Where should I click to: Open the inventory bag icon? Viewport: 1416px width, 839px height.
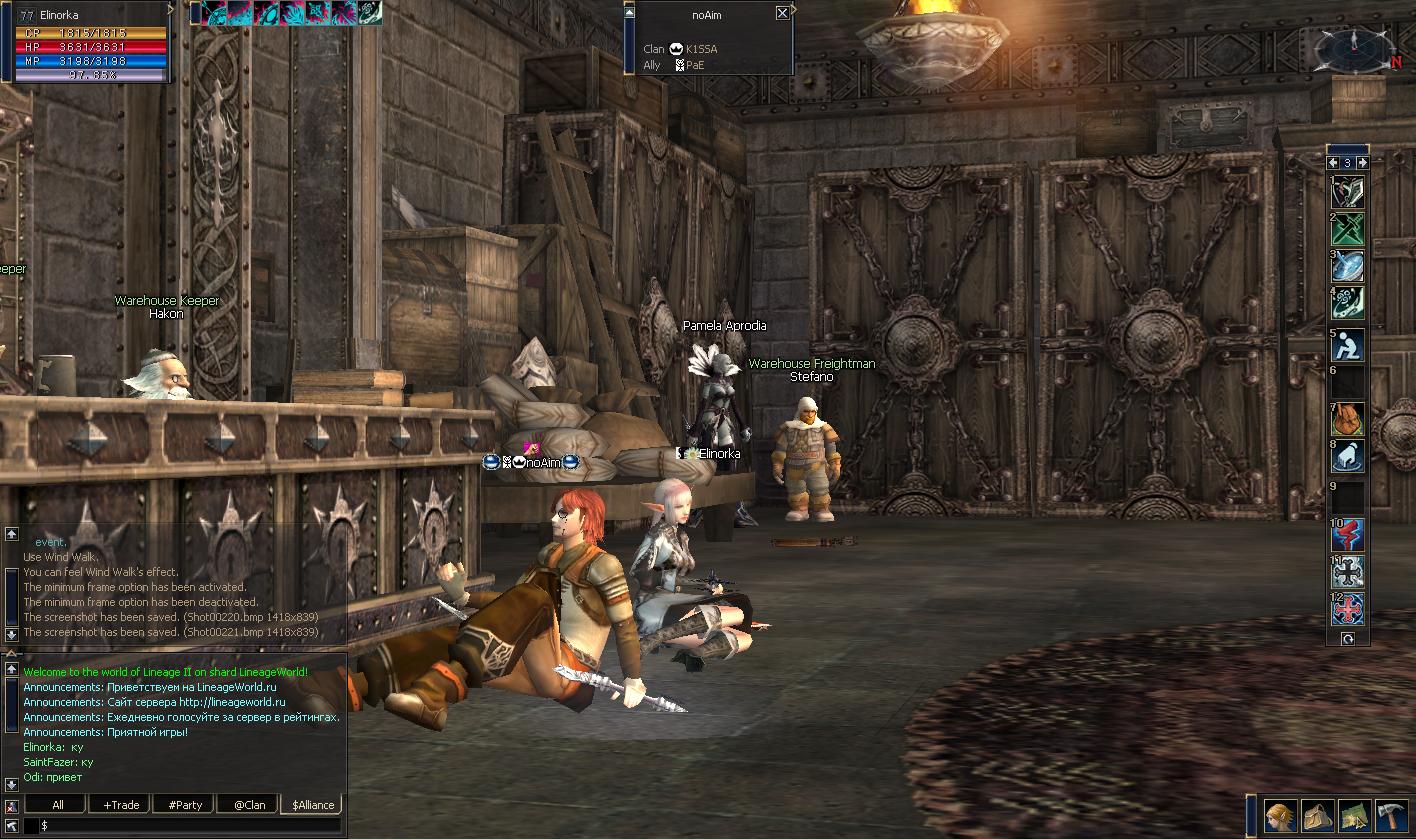[x=1317, y=814]
